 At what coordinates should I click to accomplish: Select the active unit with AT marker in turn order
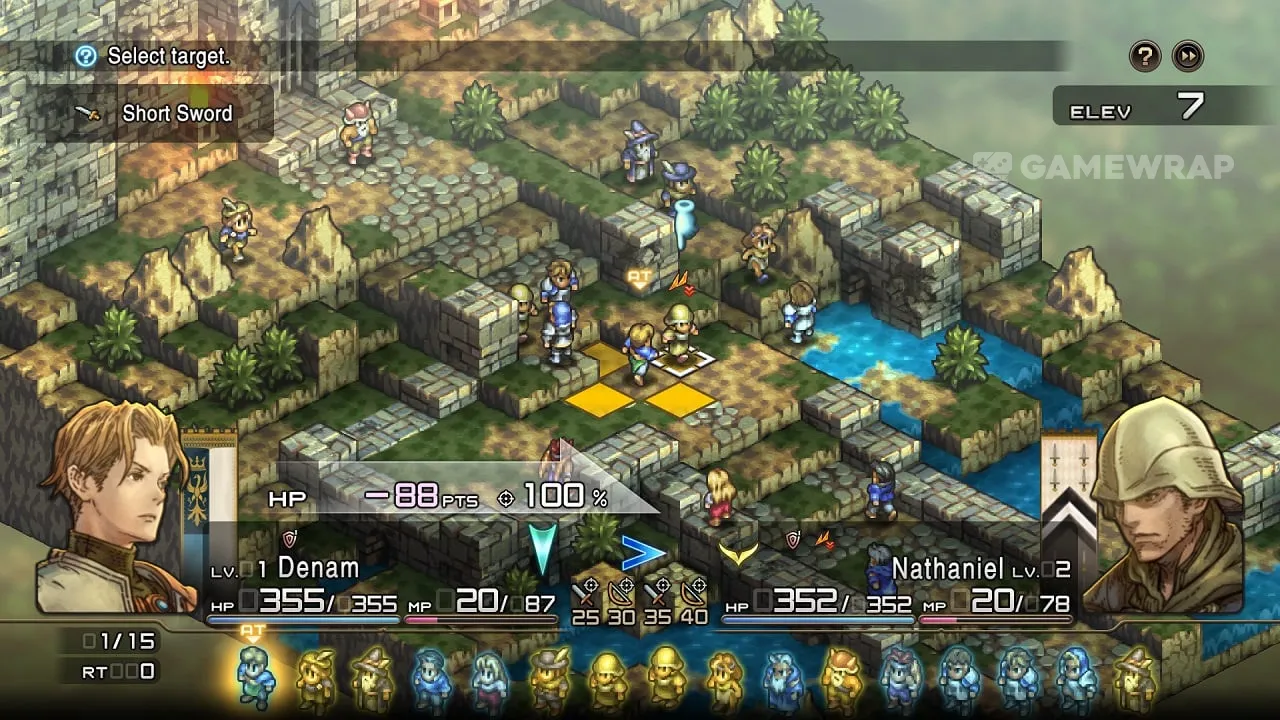(x=254, y=677)
